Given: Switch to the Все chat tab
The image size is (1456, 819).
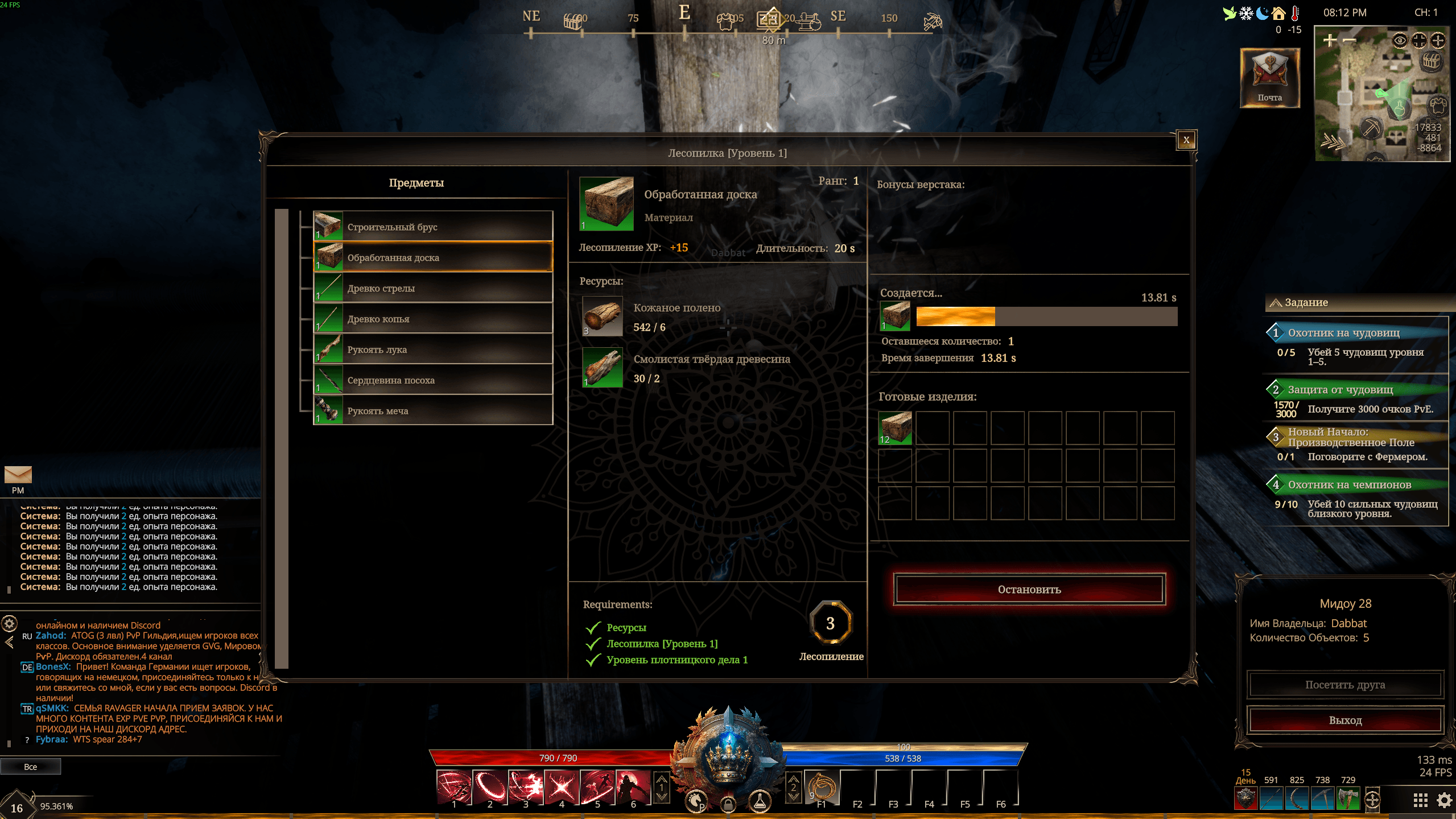Looking at the screenshot, I should (x=31, y=767).
